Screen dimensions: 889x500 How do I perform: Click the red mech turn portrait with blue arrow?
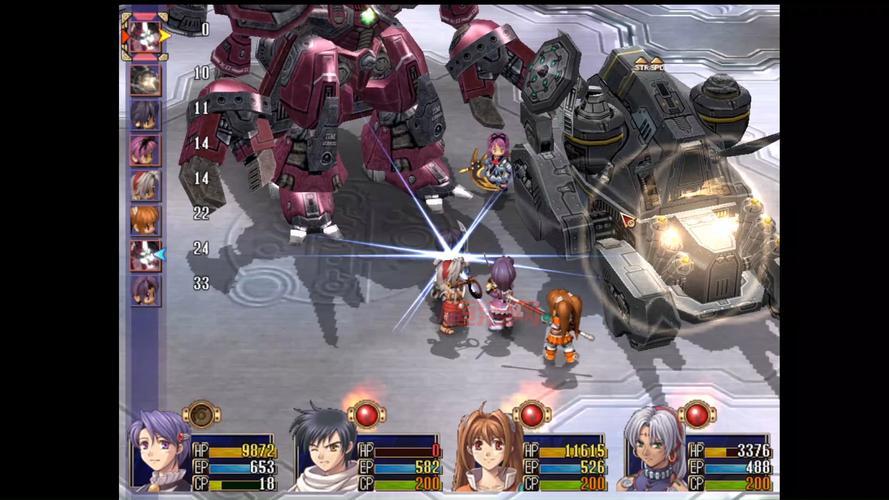(145, 255)
